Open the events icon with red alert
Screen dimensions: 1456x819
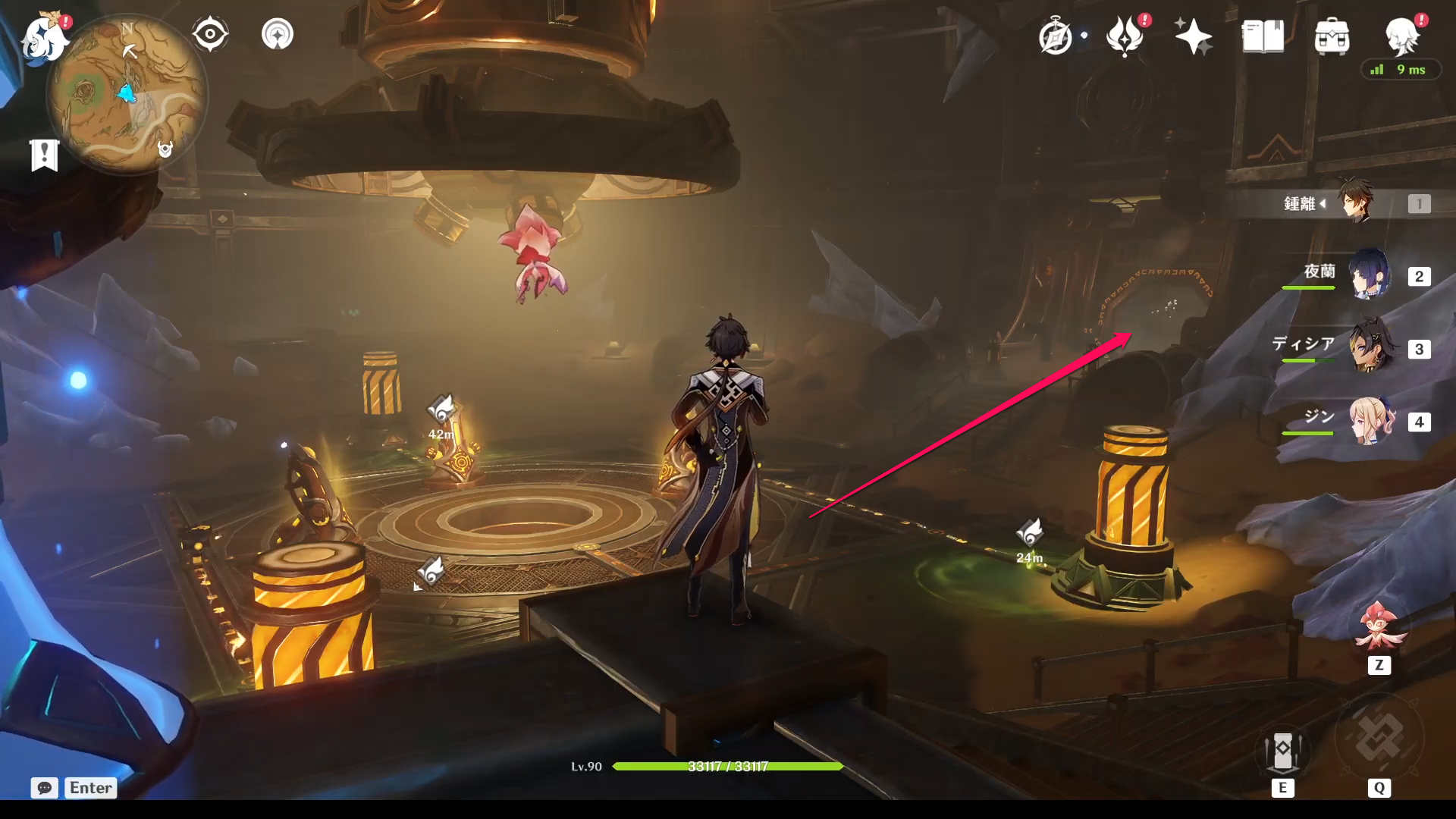point(1125,36)
